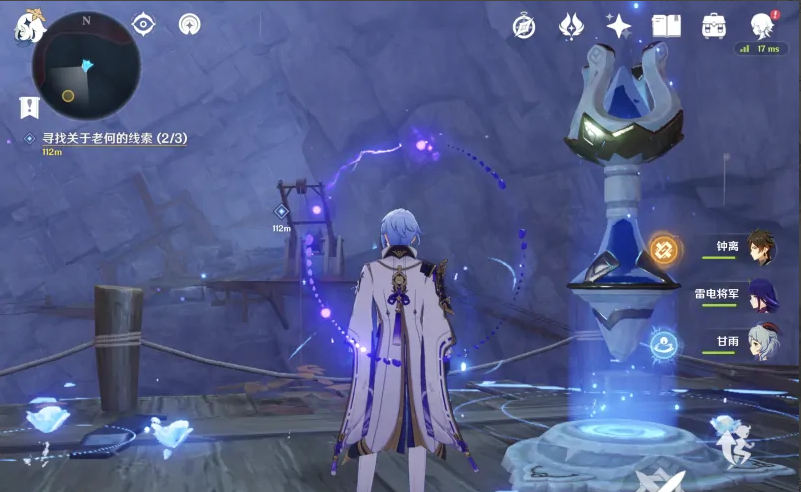This screenshot has width=801, height=492.
Task: Activate the blue elemental skill icon
Action: [662, 345]
